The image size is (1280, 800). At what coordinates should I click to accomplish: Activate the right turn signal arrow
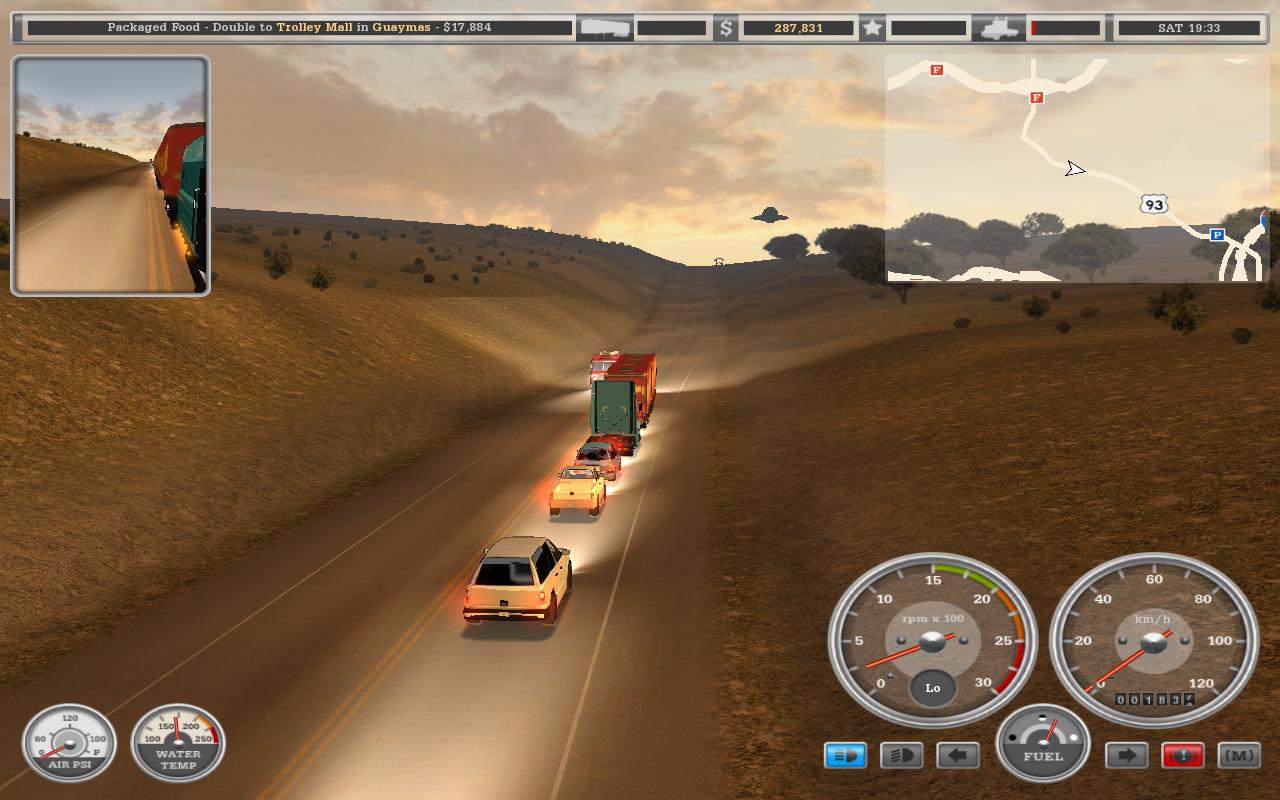pos(1126,755)
